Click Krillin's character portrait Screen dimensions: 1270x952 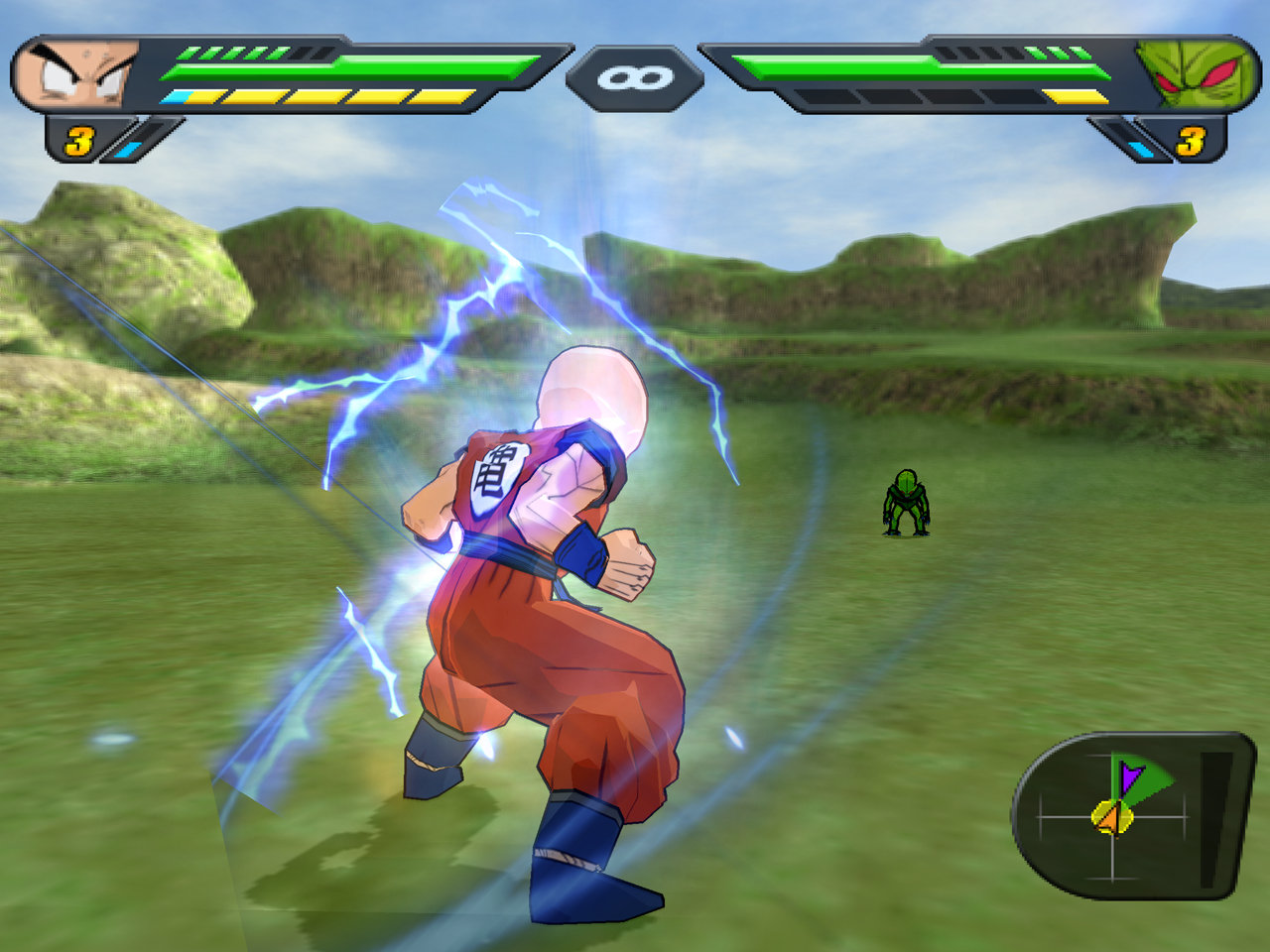[74, 69]
